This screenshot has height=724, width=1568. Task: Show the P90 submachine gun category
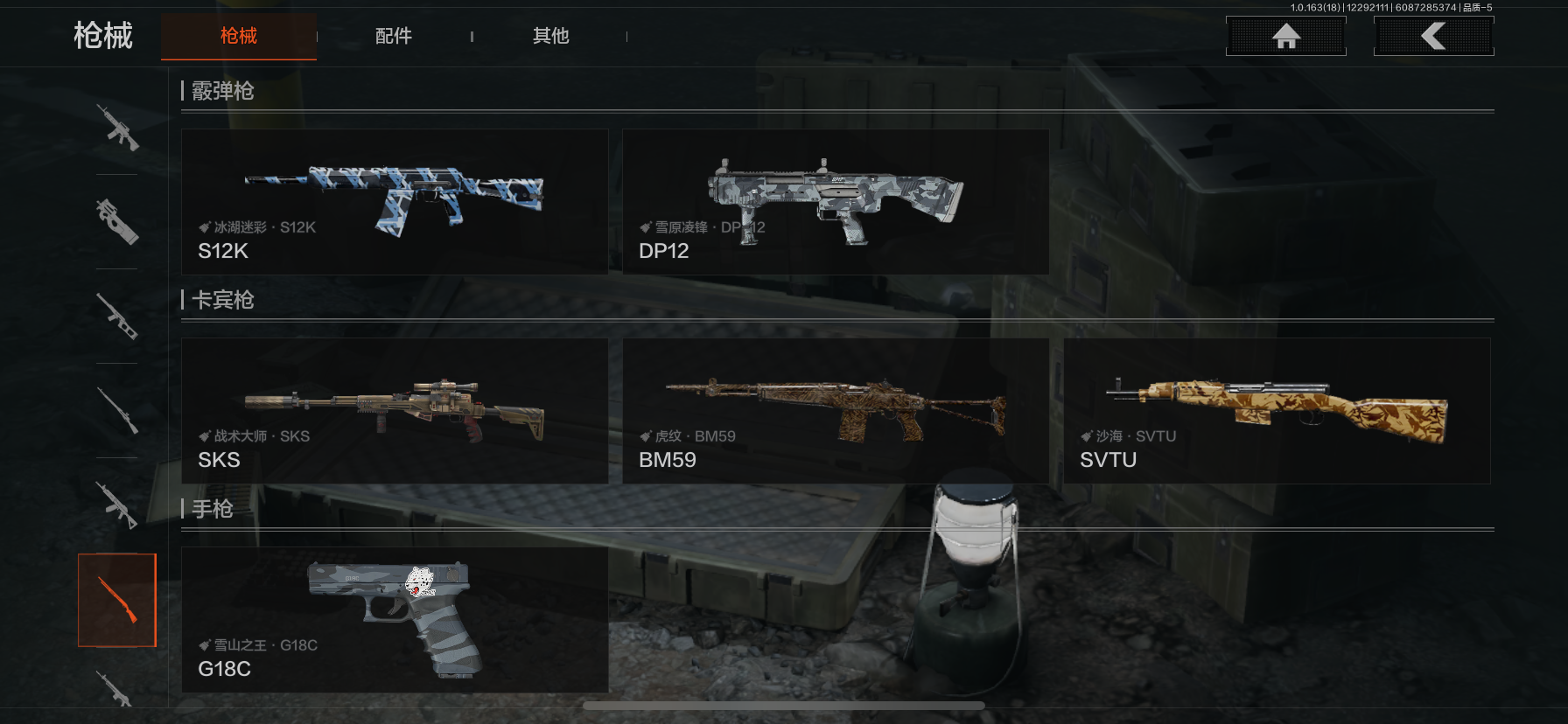117,221
